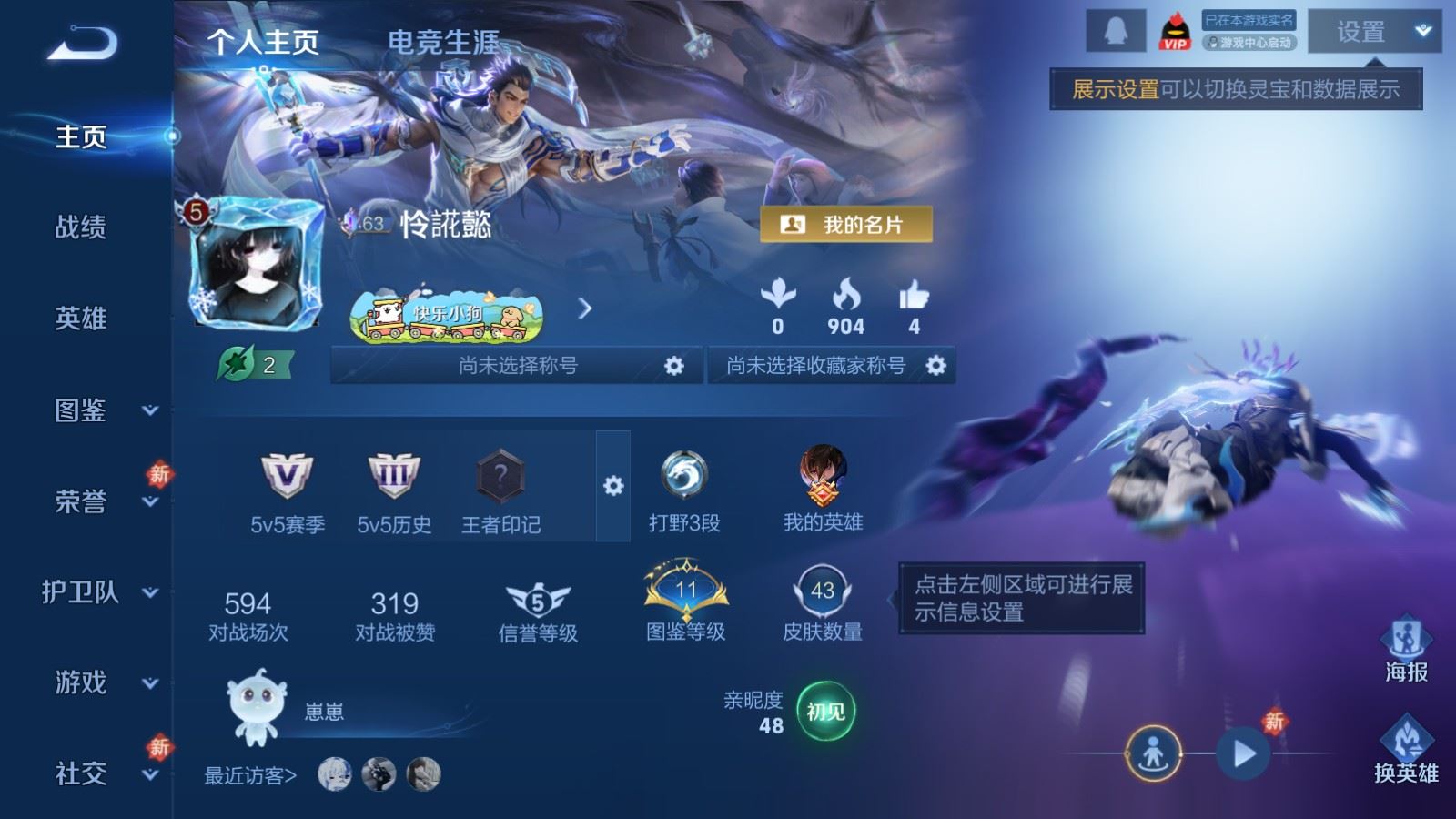
Task: Open the 海报 poster option
Action: pos(1406,650)
